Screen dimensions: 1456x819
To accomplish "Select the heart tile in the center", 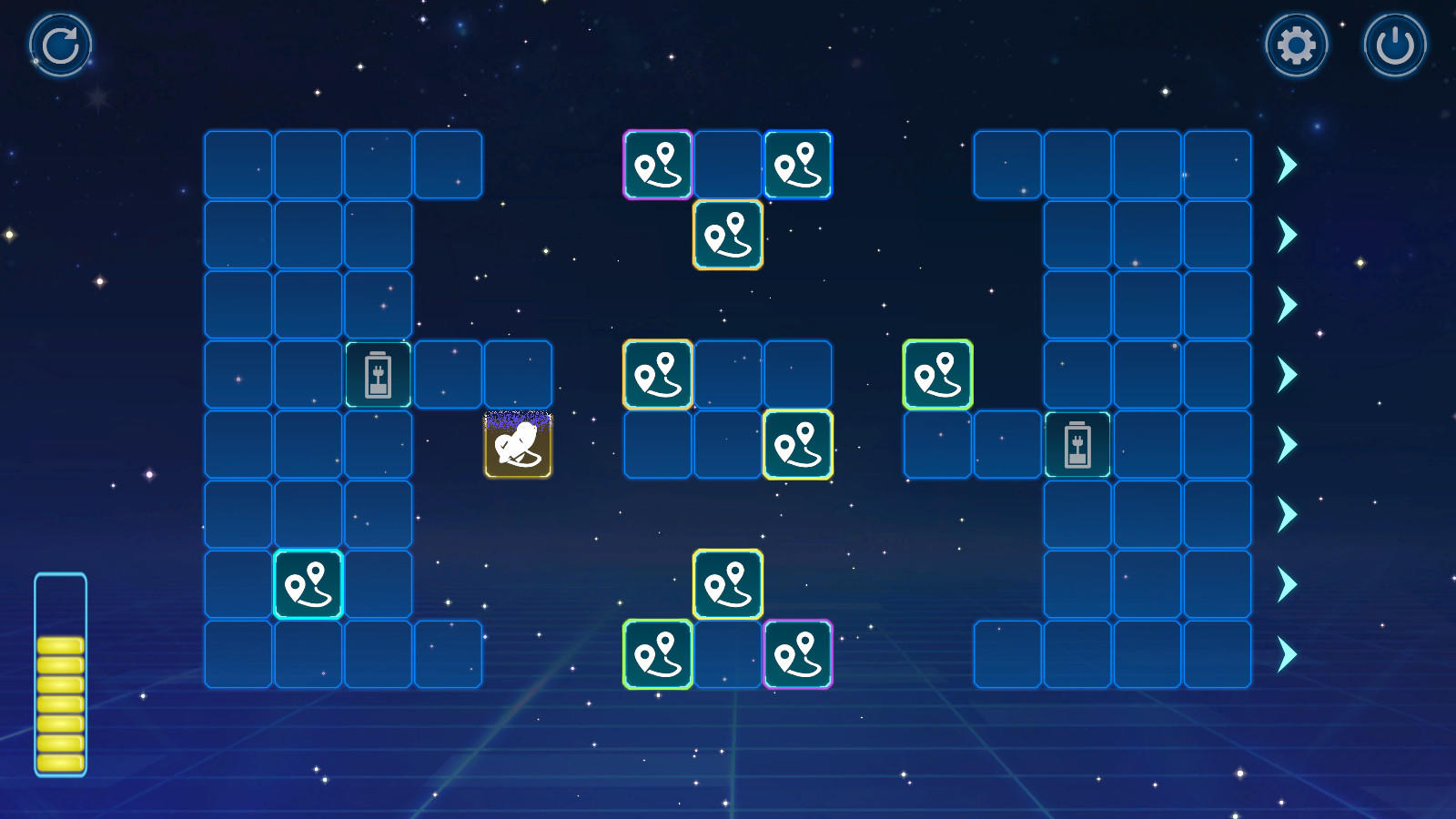I will pyautogui.click(x=517, y=443).
